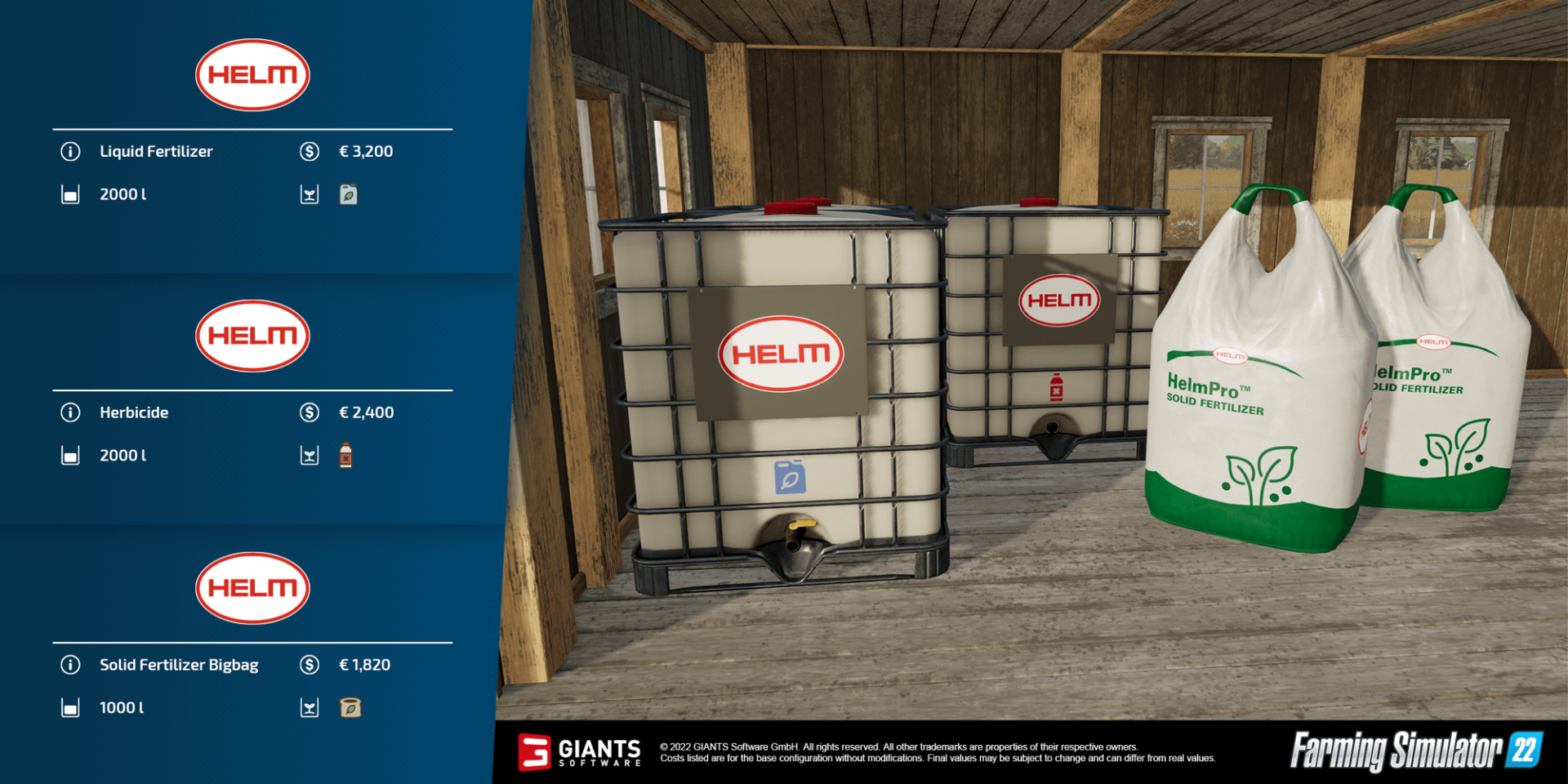Switch to the Solid Fertilizer Bigbag section
This screenshot has height=784, width=1568.
coord(252,589)
